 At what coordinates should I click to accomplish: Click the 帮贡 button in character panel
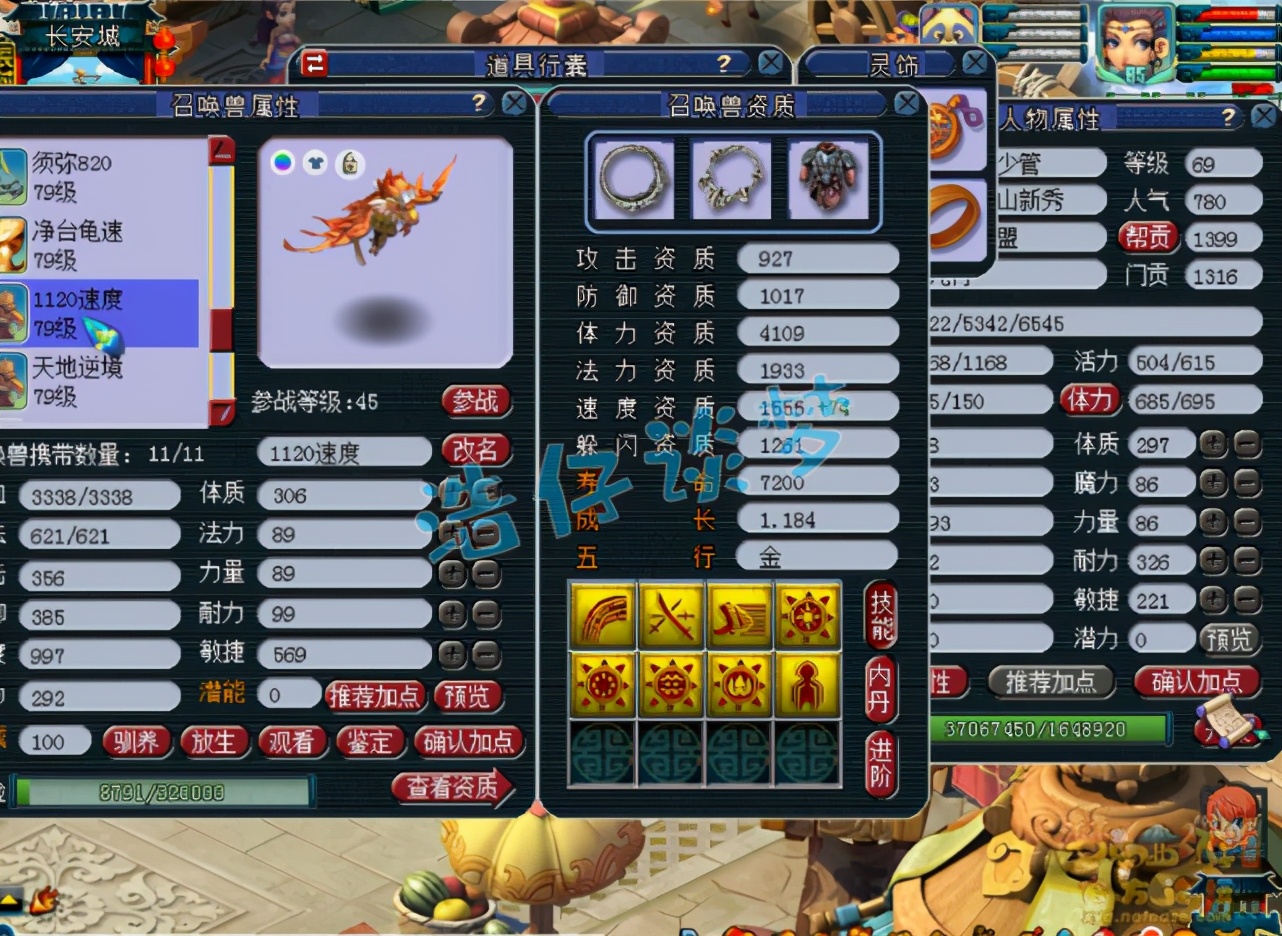[1147, 238]
